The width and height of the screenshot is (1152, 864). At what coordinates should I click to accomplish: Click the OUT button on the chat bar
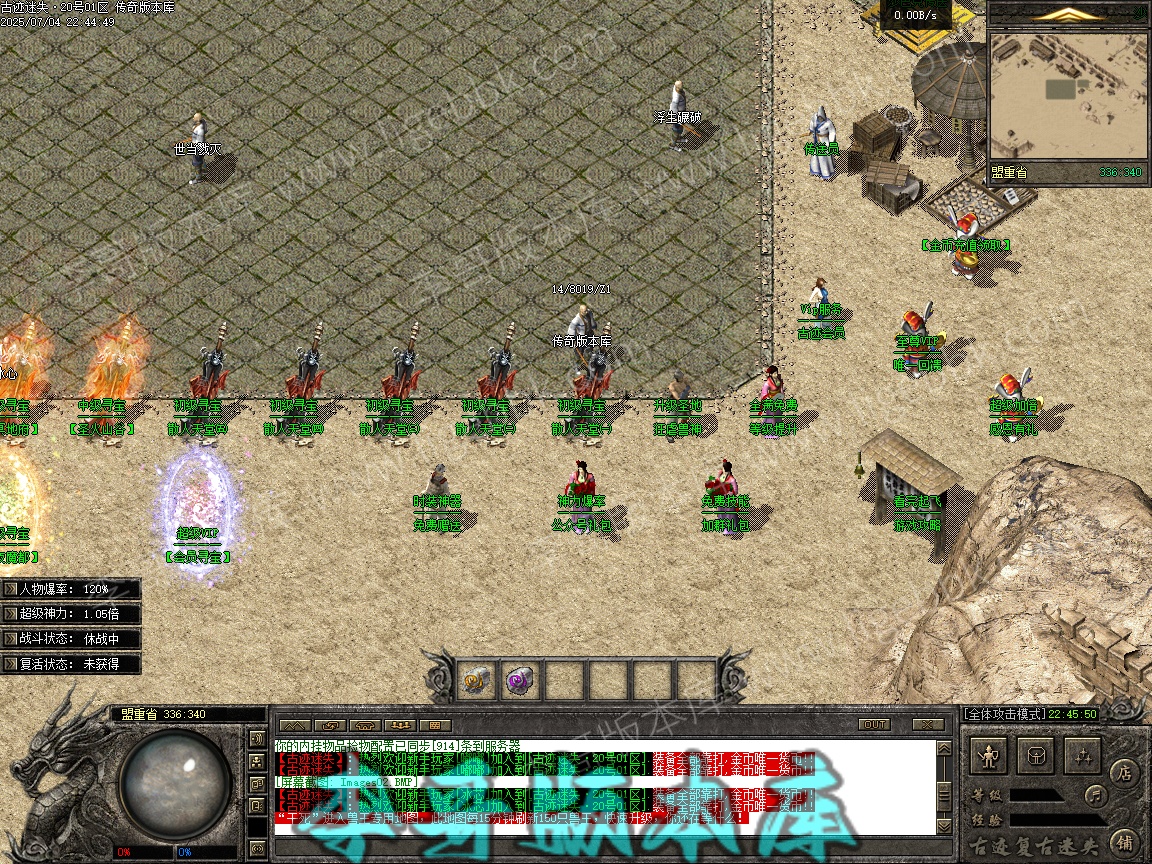pos(874,724)
